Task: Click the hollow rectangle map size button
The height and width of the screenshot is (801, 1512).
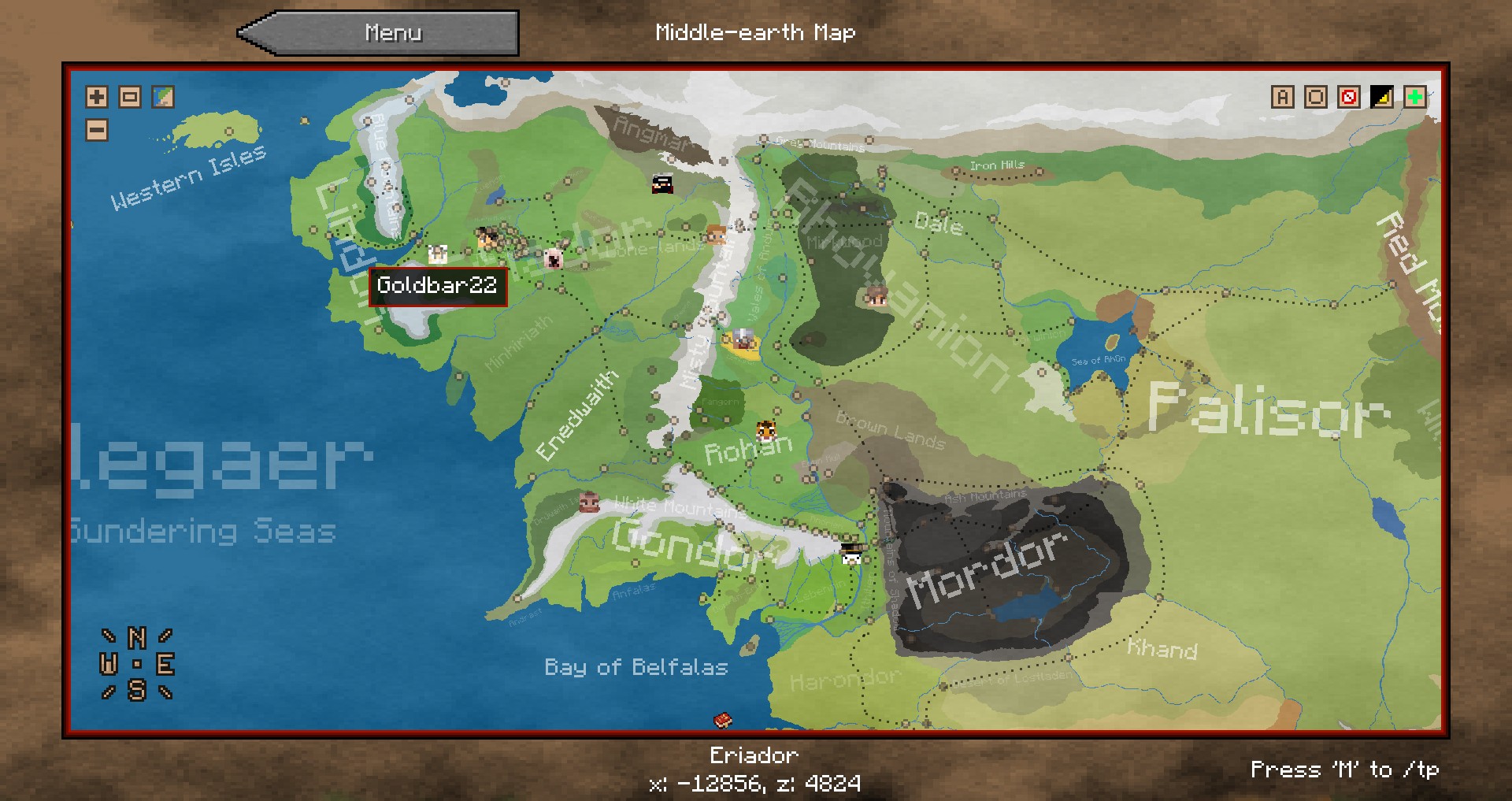Action: (x=130, y=97)
